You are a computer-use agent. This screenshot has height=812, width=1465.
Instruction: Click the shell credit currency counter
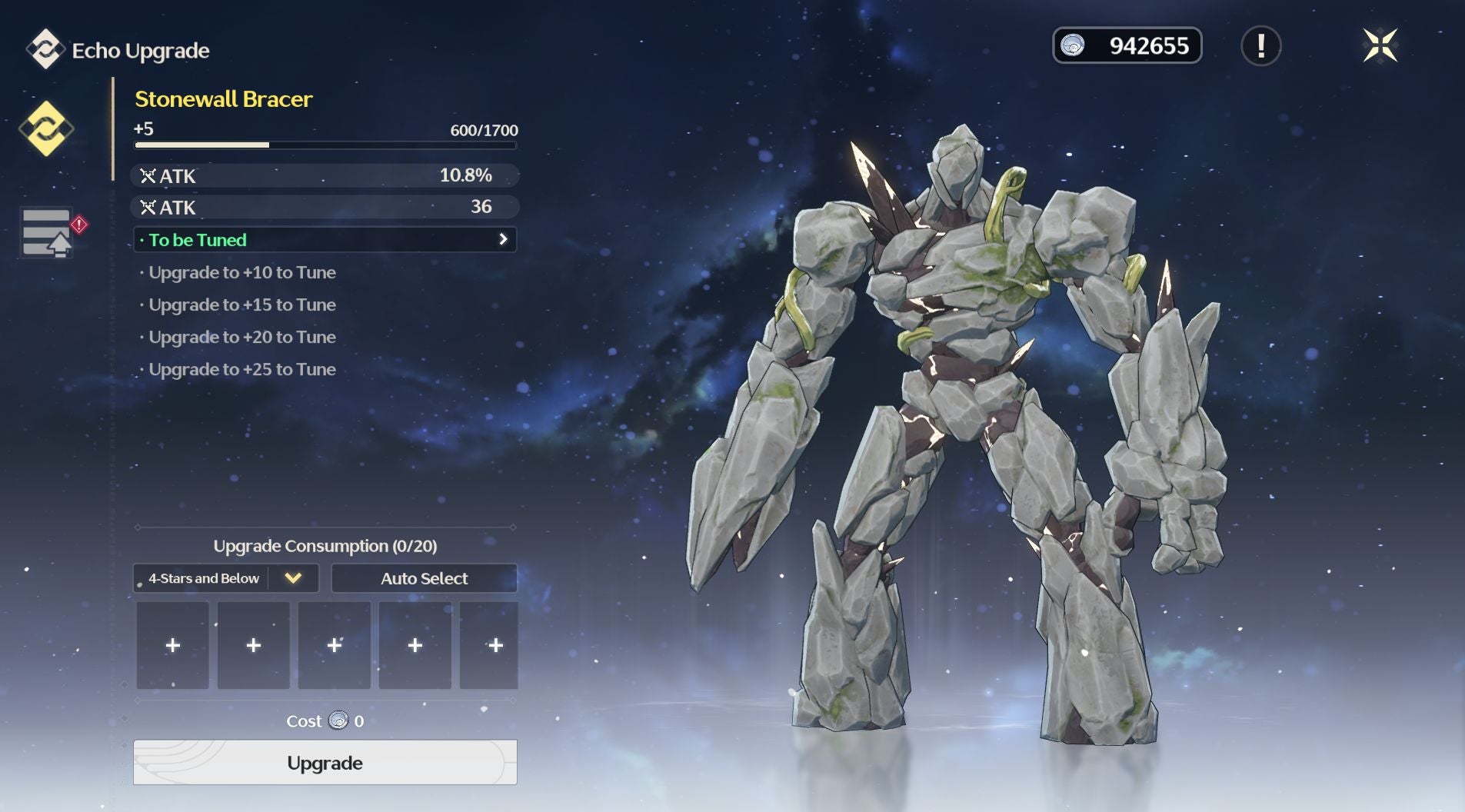(x=1127, y=46)
